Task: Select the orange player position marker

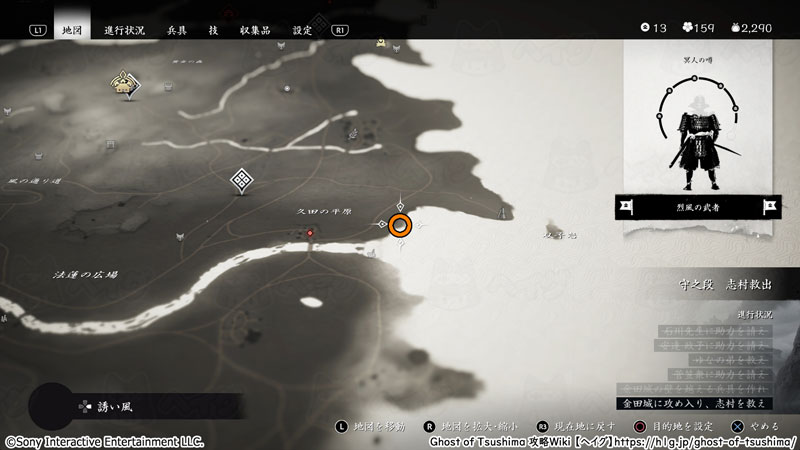Action: coord(401,225)
